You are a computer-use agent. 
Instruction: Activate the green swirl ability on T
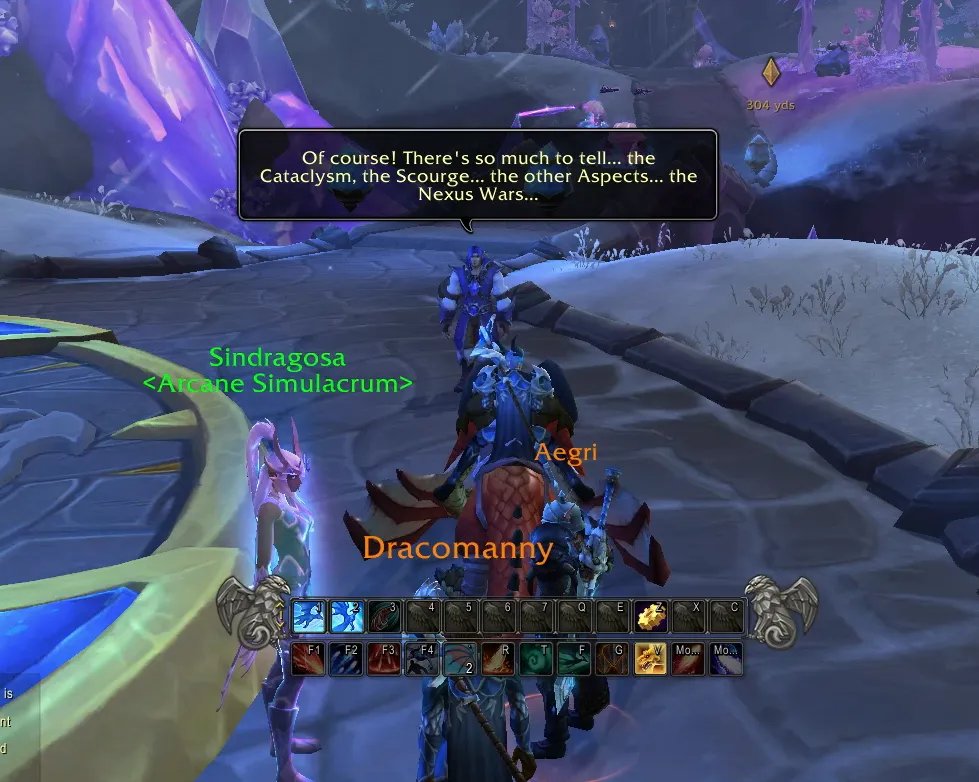click(x=537, y=659)
